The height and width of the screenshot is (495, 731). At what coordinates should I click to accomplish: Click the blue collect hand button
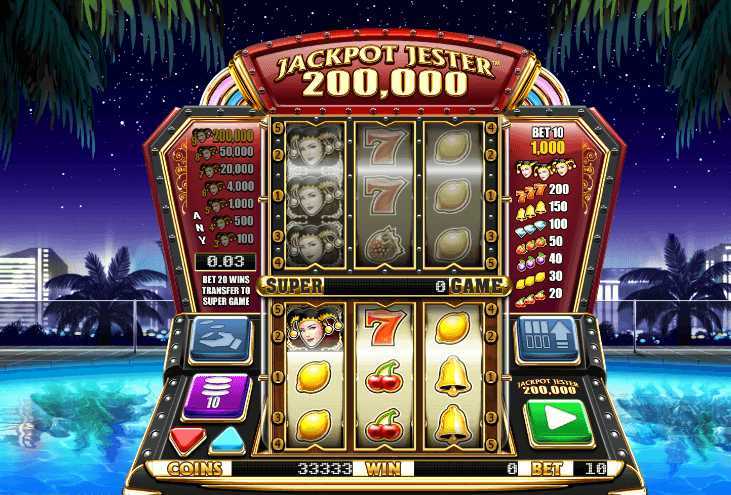[x=217, y=337]
